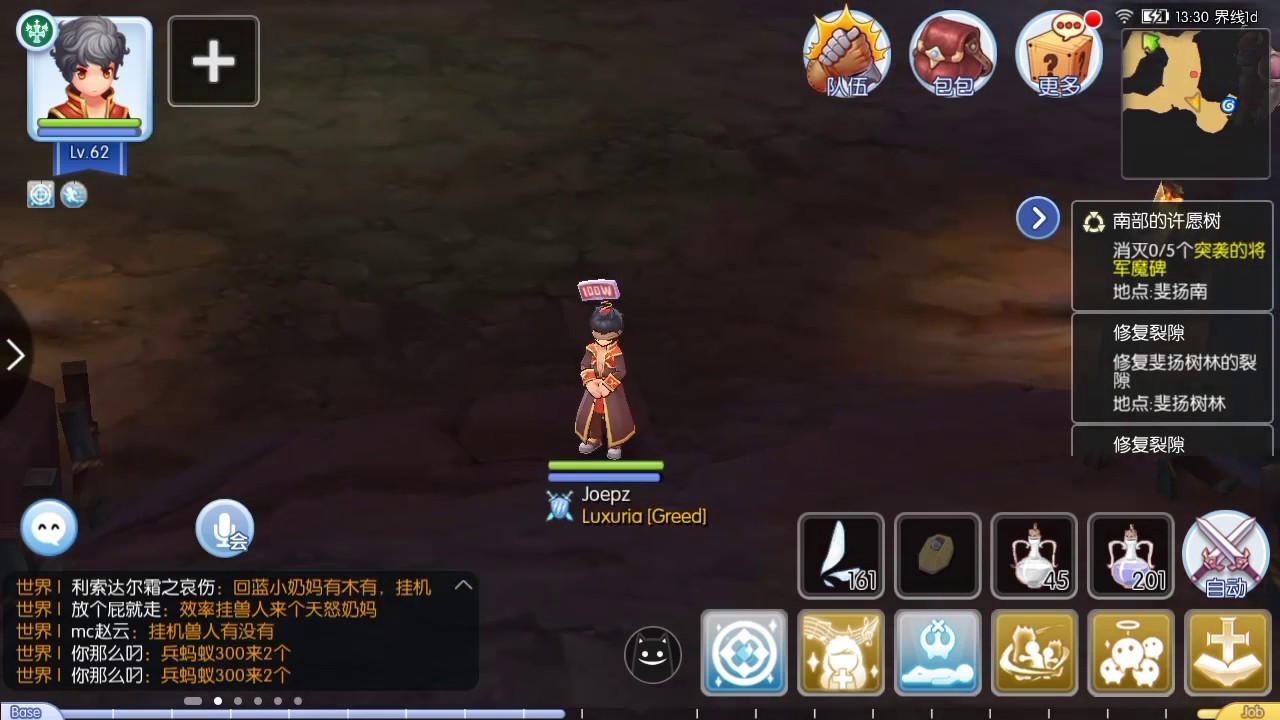Viewport: 1280px width, 720px height.
Task: Use the white potion with 45 count
Action: pos(1034,556)
